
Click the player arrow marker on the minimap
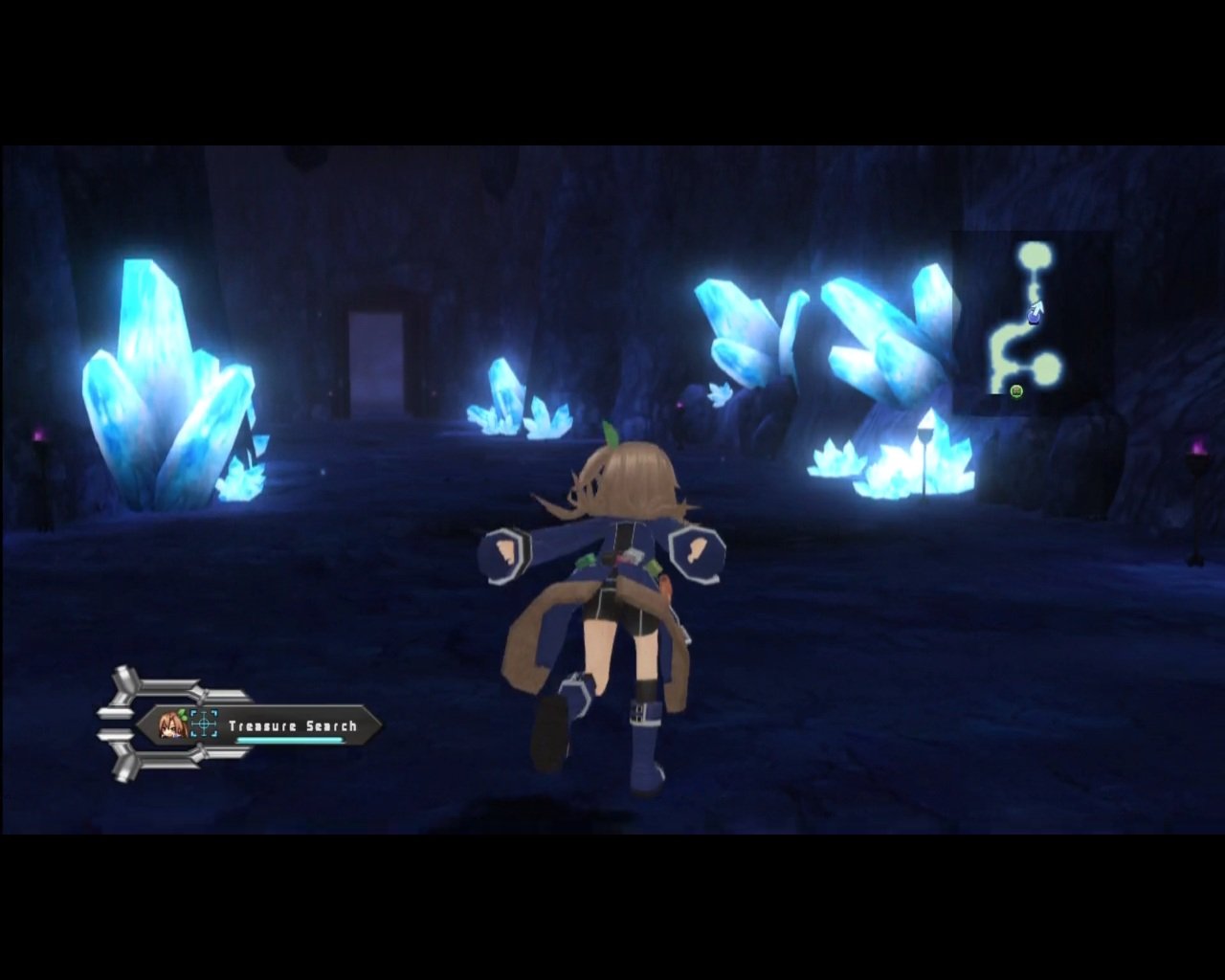(1037, 308)
